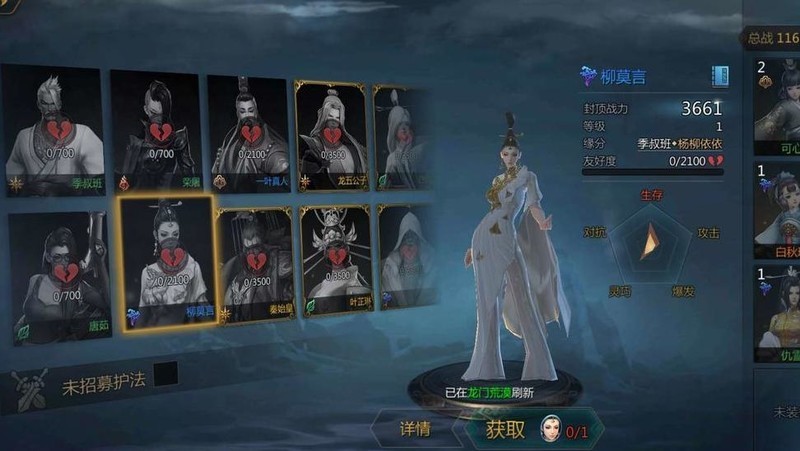Select the 叶正琳 character card
This screenshot has width=800, height=451.
point(335,262)
